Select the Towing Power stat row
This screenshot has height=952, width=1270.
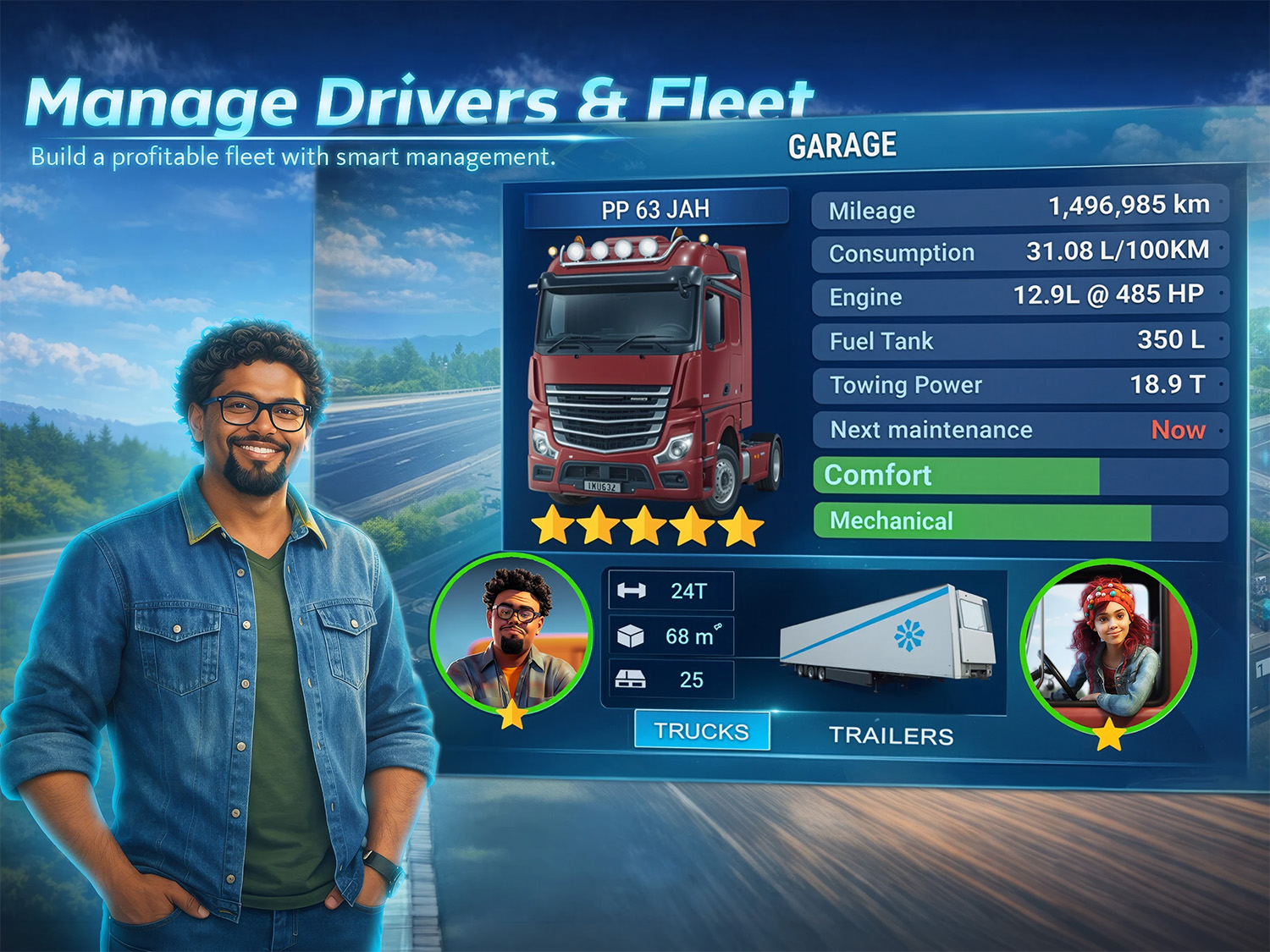[x=1016, y=385]
